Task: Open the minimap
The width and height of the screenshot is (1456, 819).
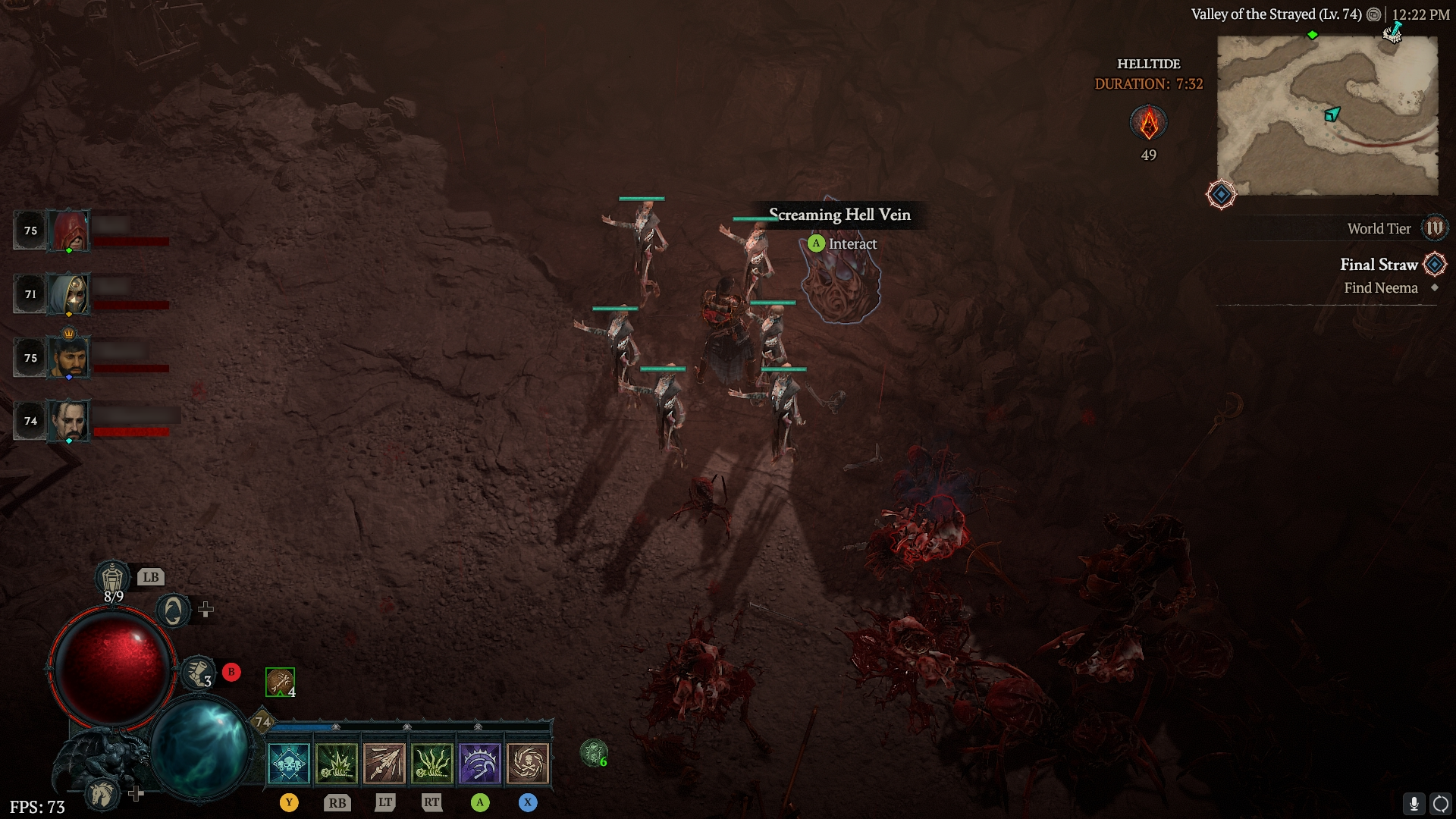Action: tap(1327, 115)
